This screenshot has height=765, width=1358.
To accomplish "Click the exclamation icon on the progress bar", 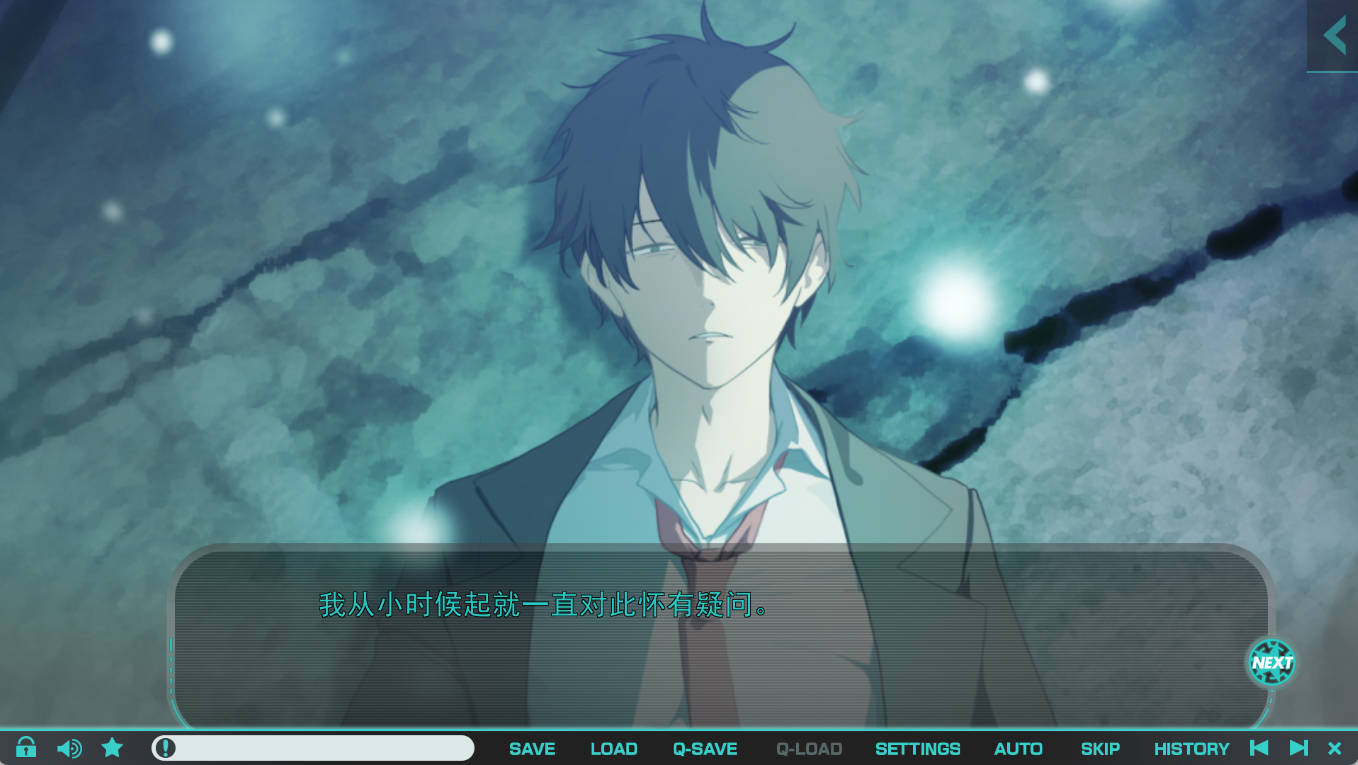I will 163,747.
